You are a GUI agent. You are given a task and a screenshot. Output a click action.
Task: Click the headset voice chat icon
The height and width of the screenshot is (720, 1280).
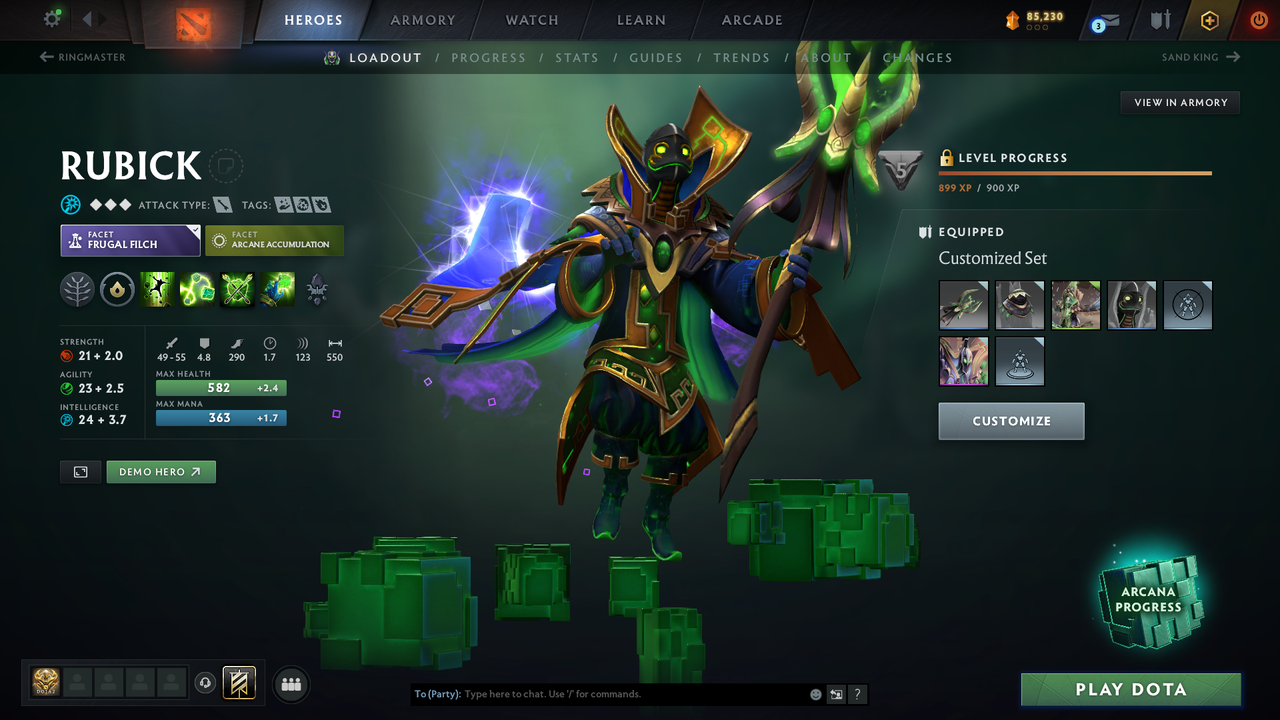point(206,683)
